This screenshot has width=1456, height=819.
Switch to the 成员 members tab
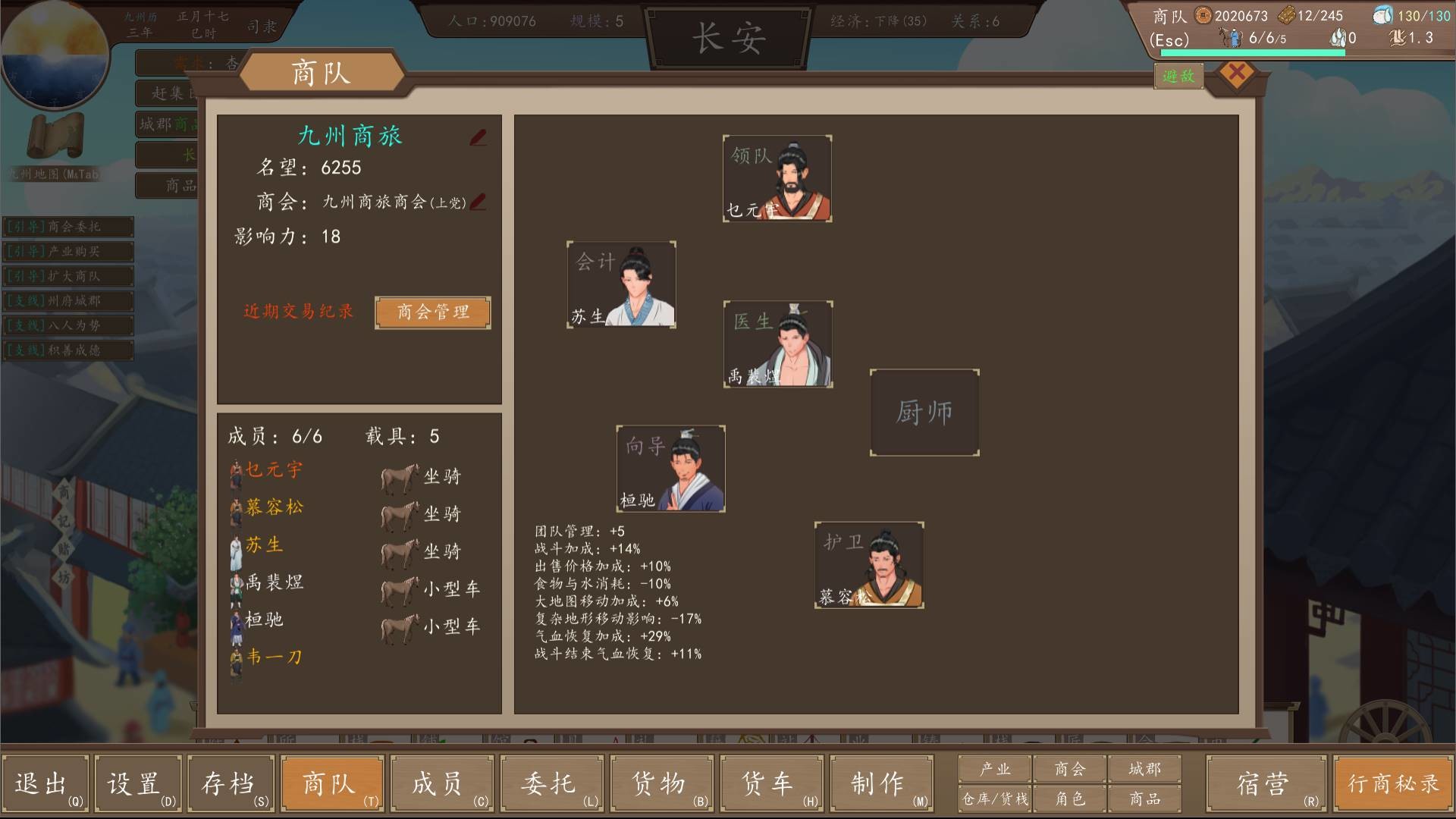tap(441, 783)
